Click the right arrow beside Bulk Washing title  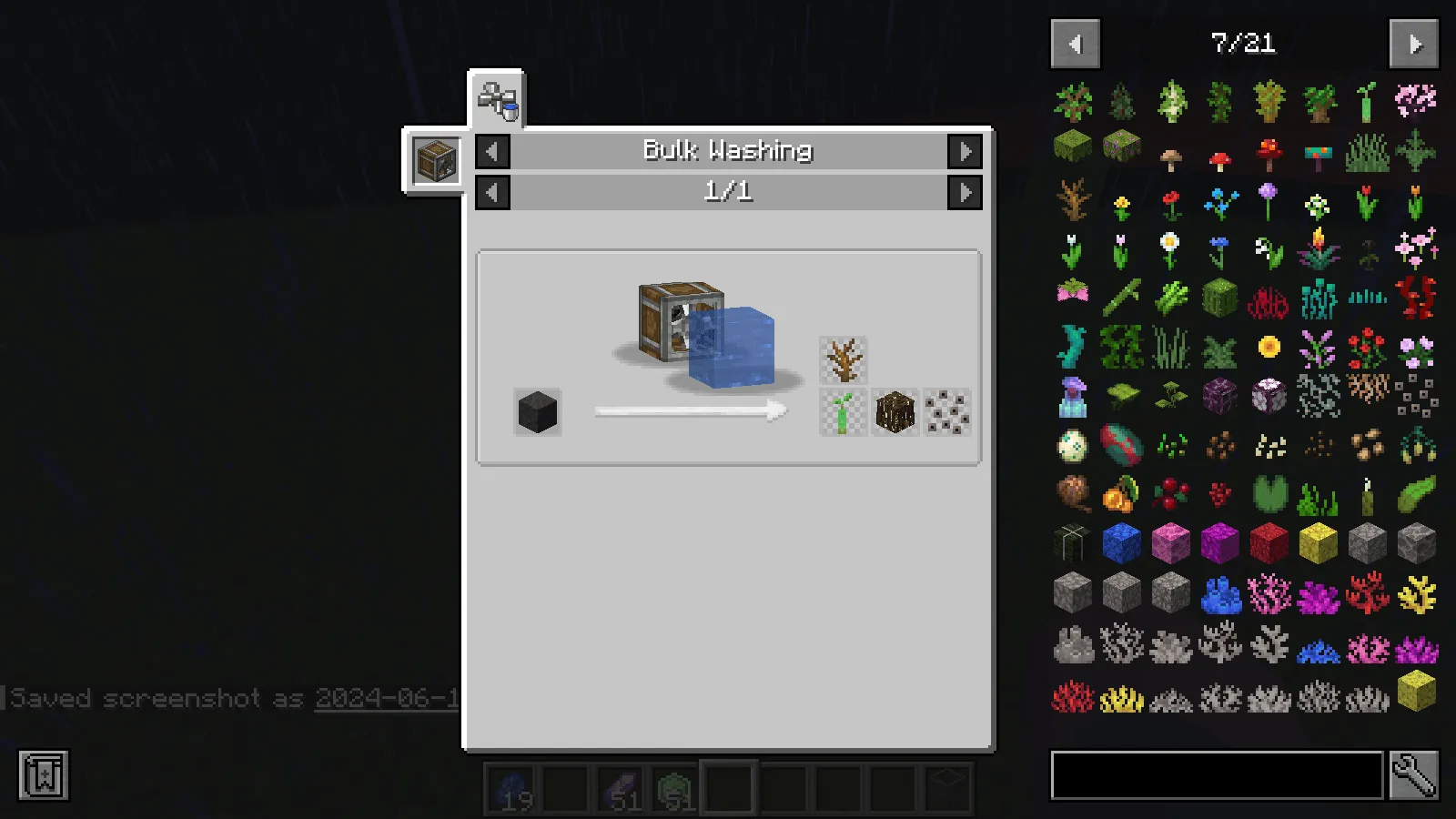(x=967, y=152)
